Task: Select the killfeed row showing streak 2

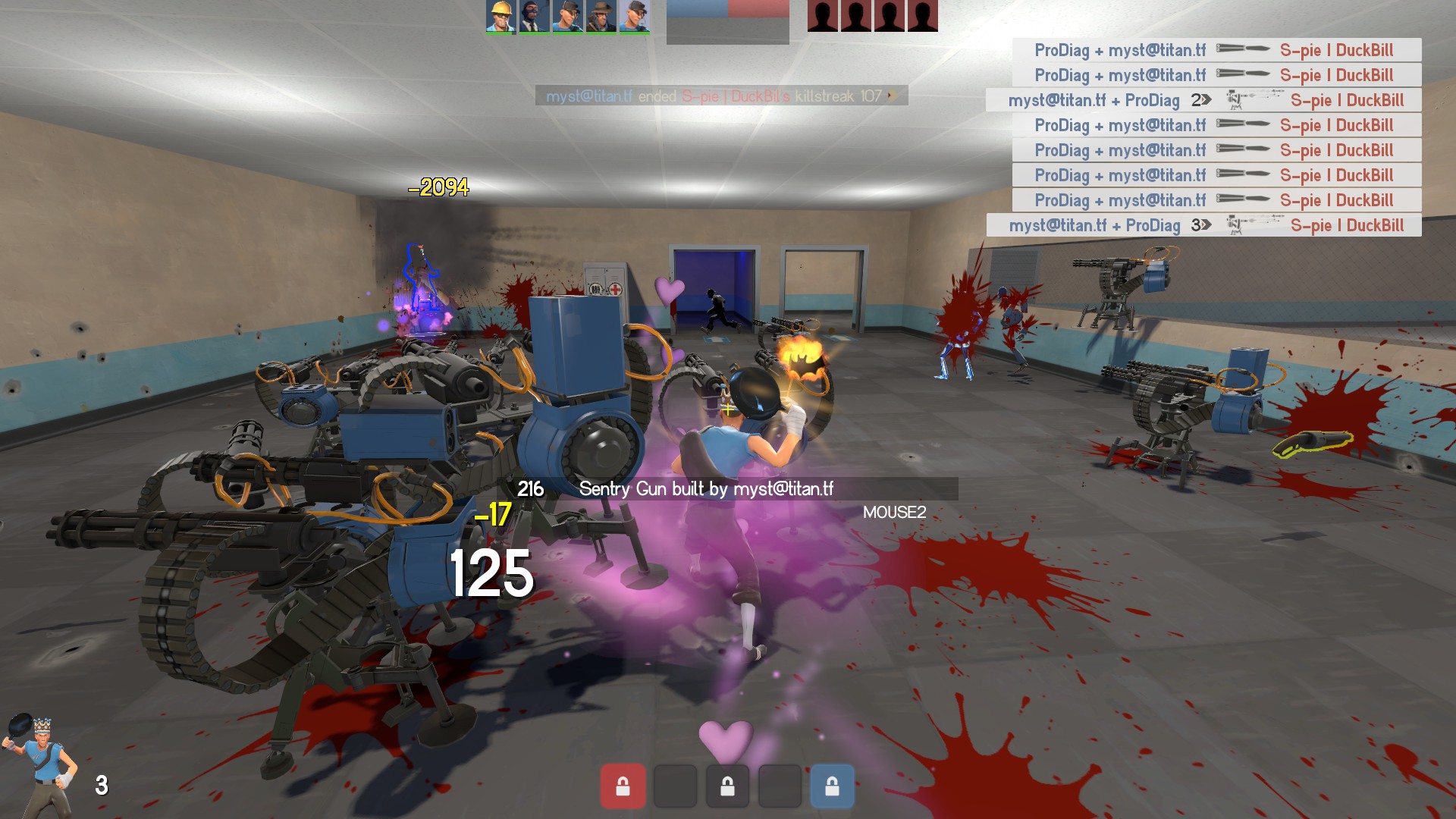Action: pos(1203,100)
